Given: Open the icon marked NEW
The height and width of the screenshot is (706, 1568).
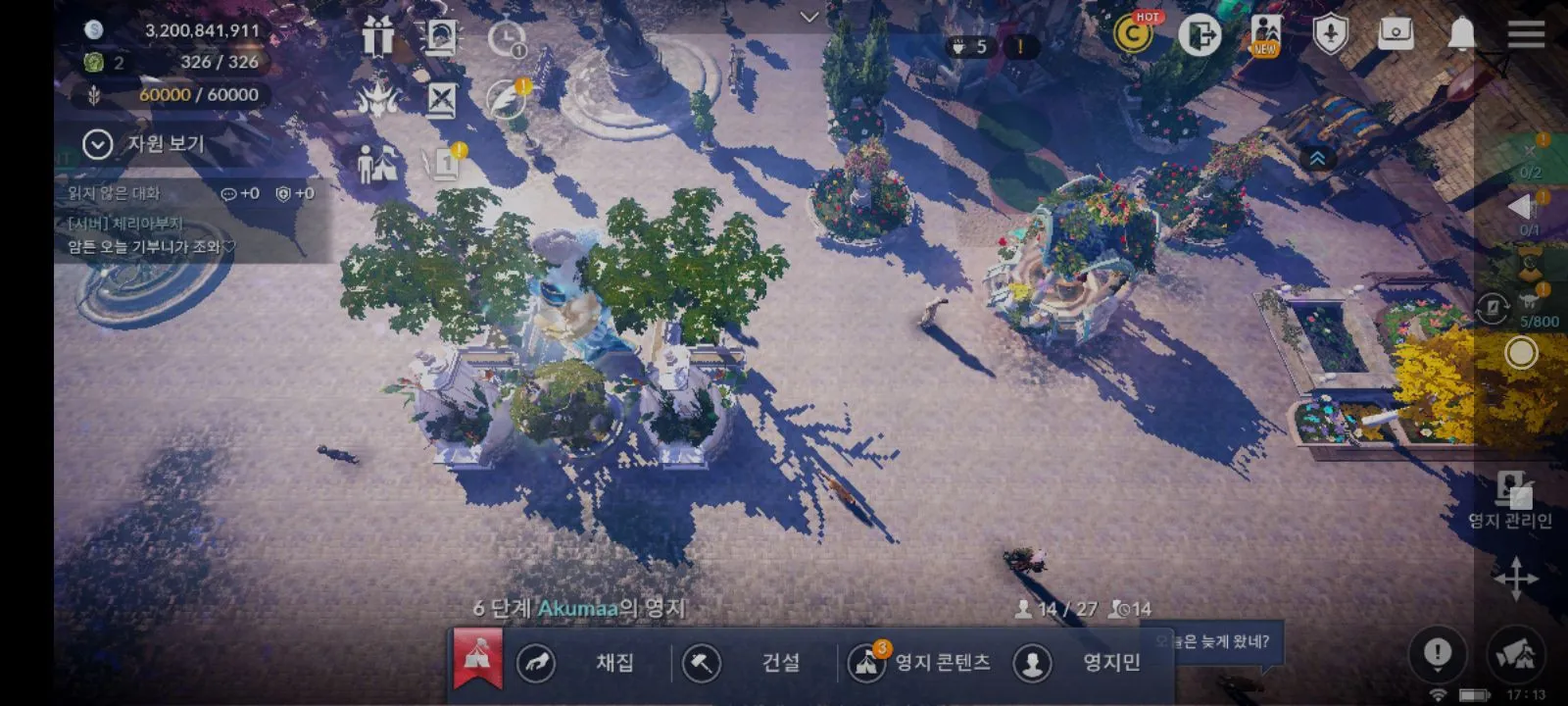Looking at the screenshot, I should click(x=1264, y=35).
